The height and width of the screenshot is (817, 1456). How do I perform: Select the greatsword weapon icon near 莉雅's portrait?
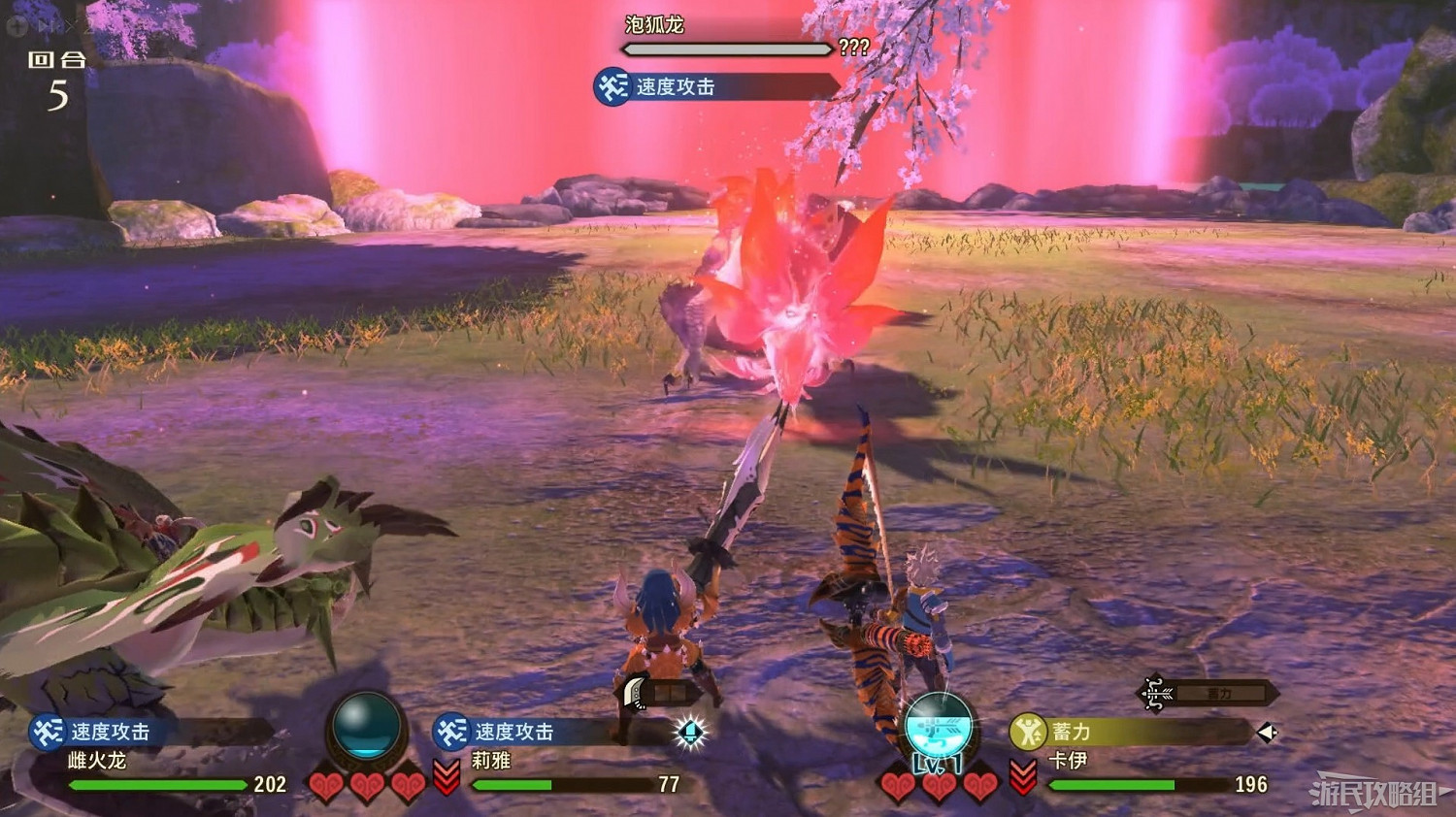click(633, 689)
